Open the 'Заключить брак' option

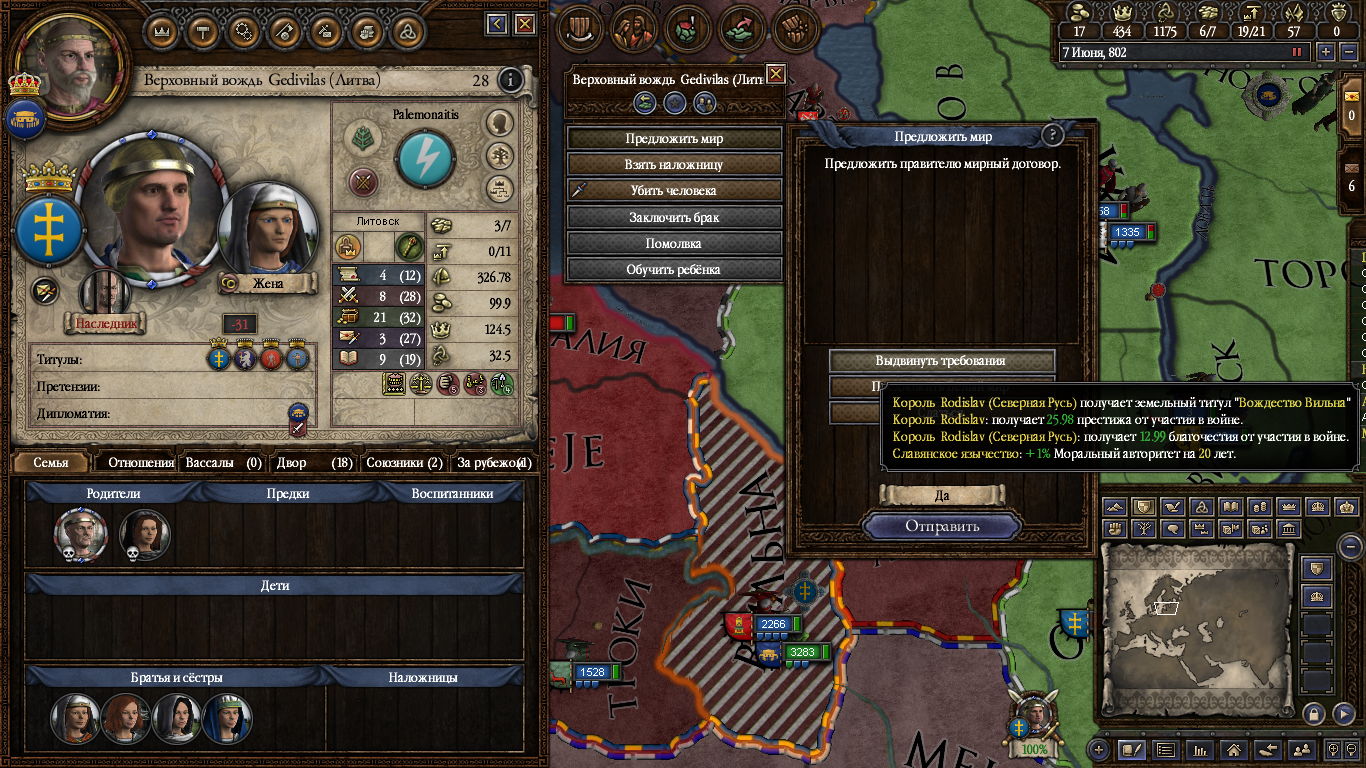click(674, 217)
